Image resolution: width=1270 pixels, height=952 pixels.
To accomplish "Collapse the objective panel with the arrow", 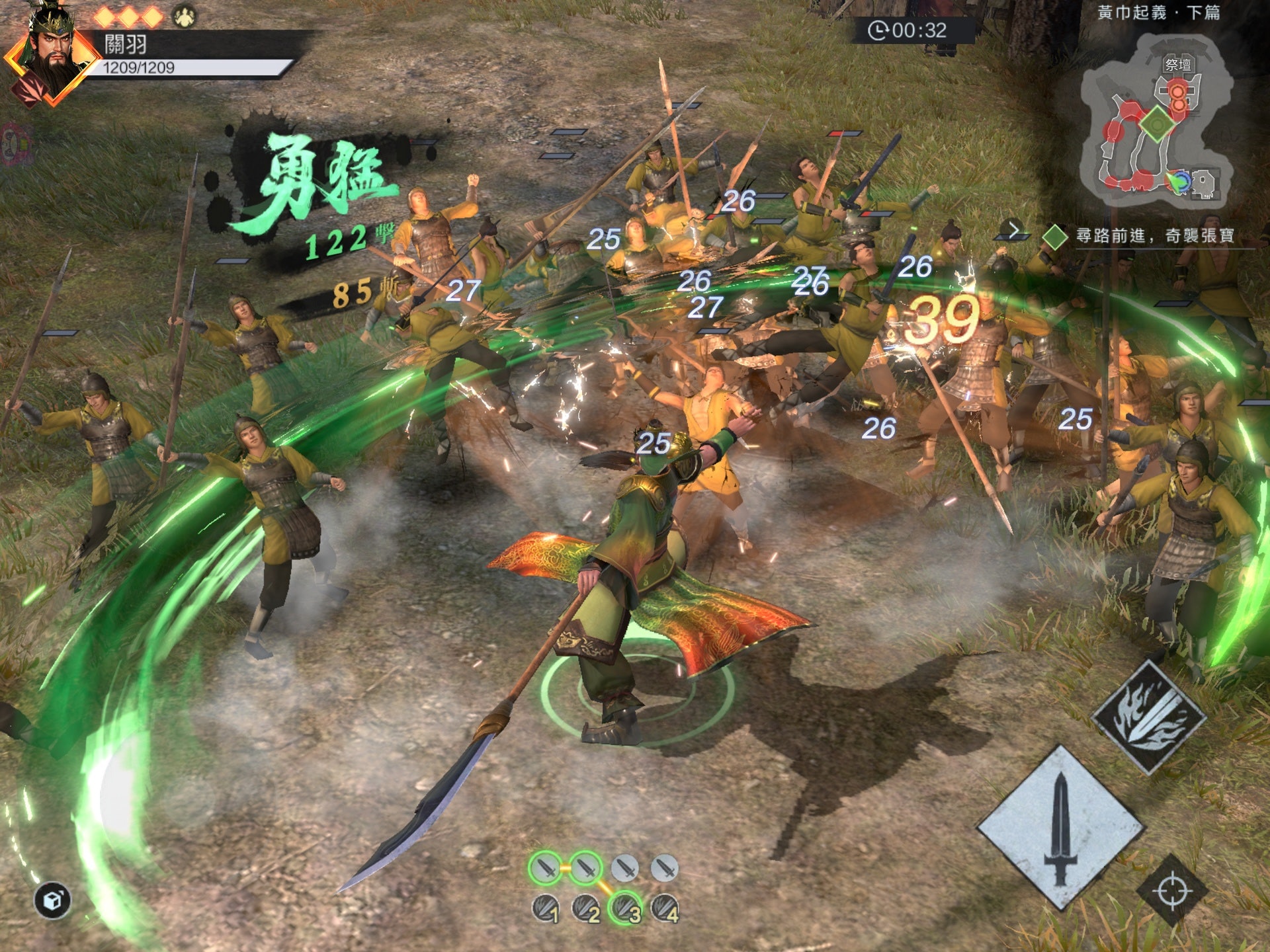I will [x=1013, y=231].
